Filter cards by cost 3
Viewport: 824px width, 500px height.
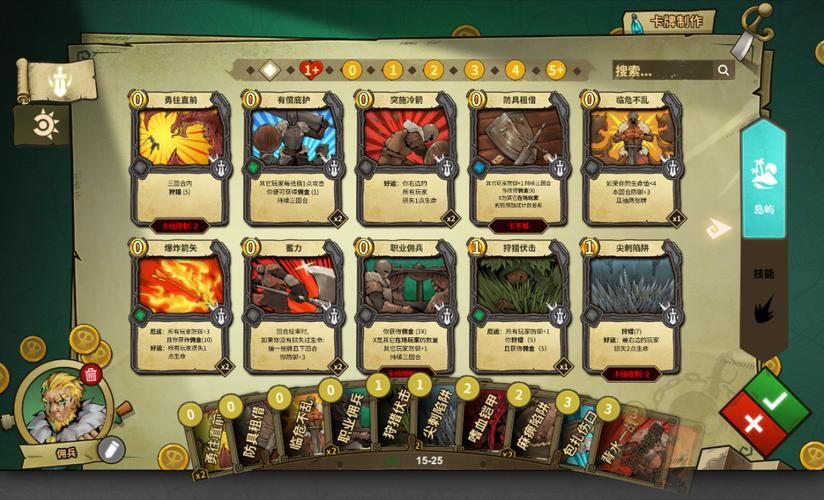click(474, 70)
